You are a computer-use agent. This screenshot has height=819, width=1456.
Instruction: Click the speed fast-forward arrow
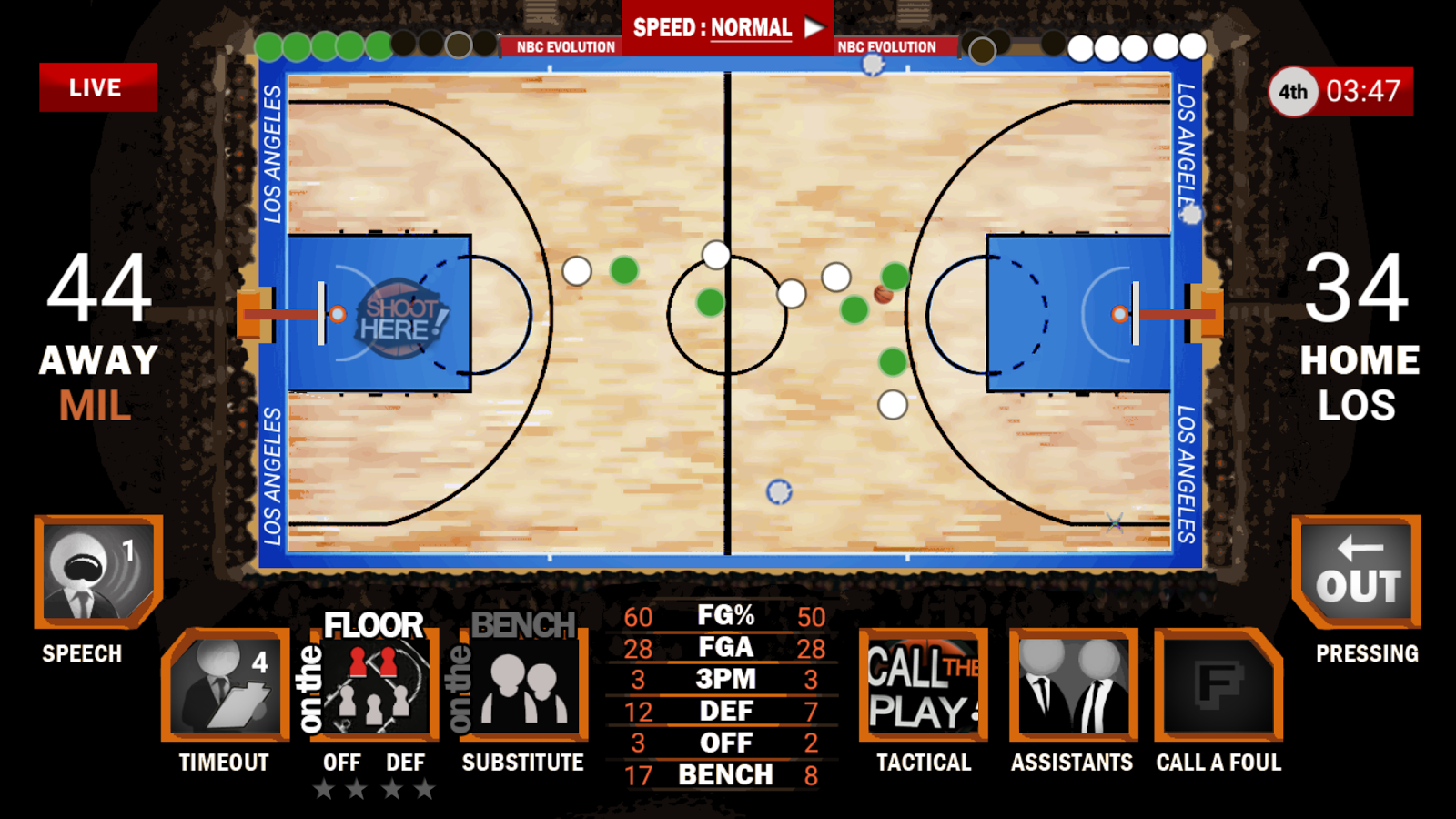click(814, 27)
